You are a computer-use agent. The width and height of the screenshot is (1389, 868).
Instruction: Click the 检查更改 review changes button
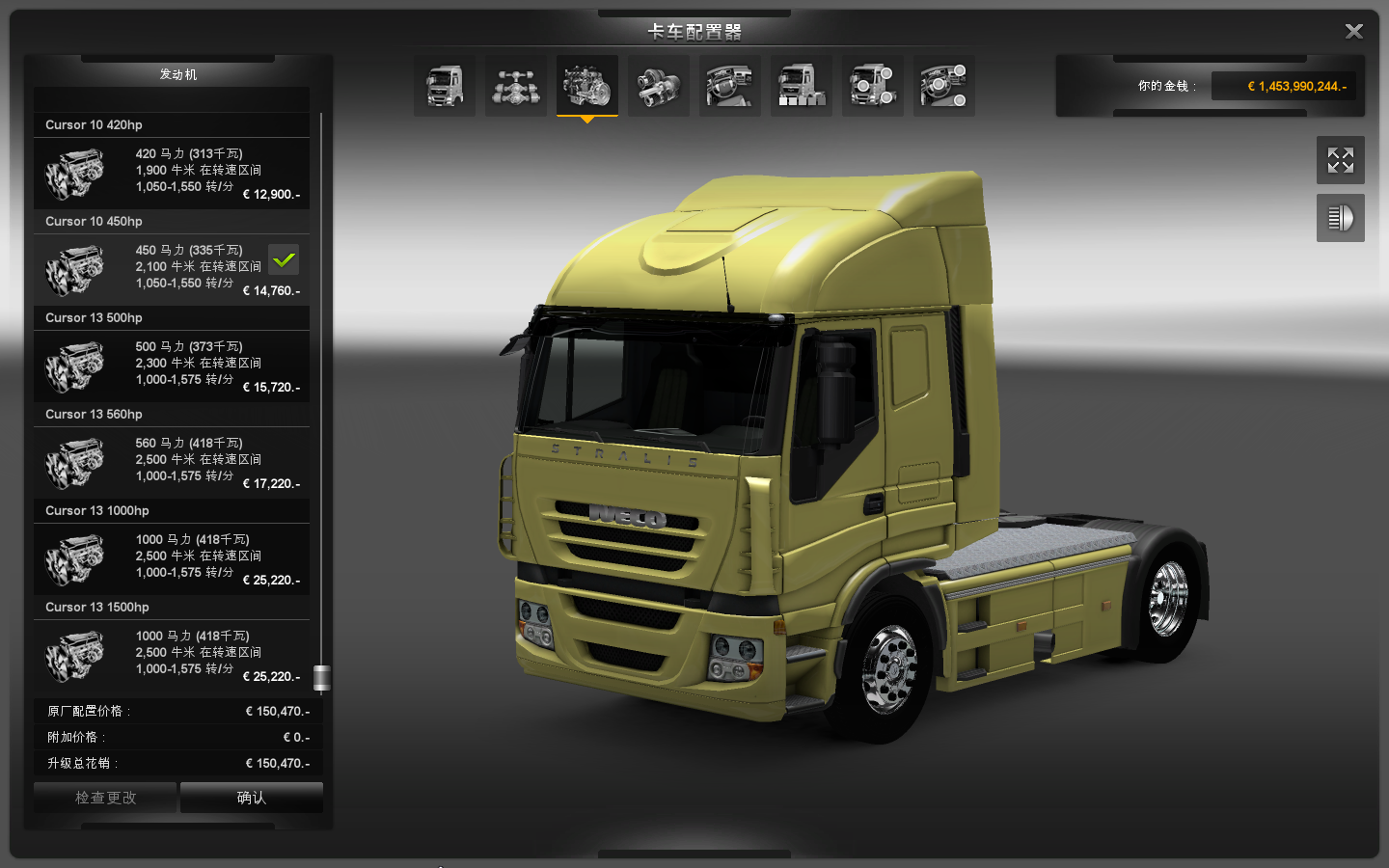point(105,798)
